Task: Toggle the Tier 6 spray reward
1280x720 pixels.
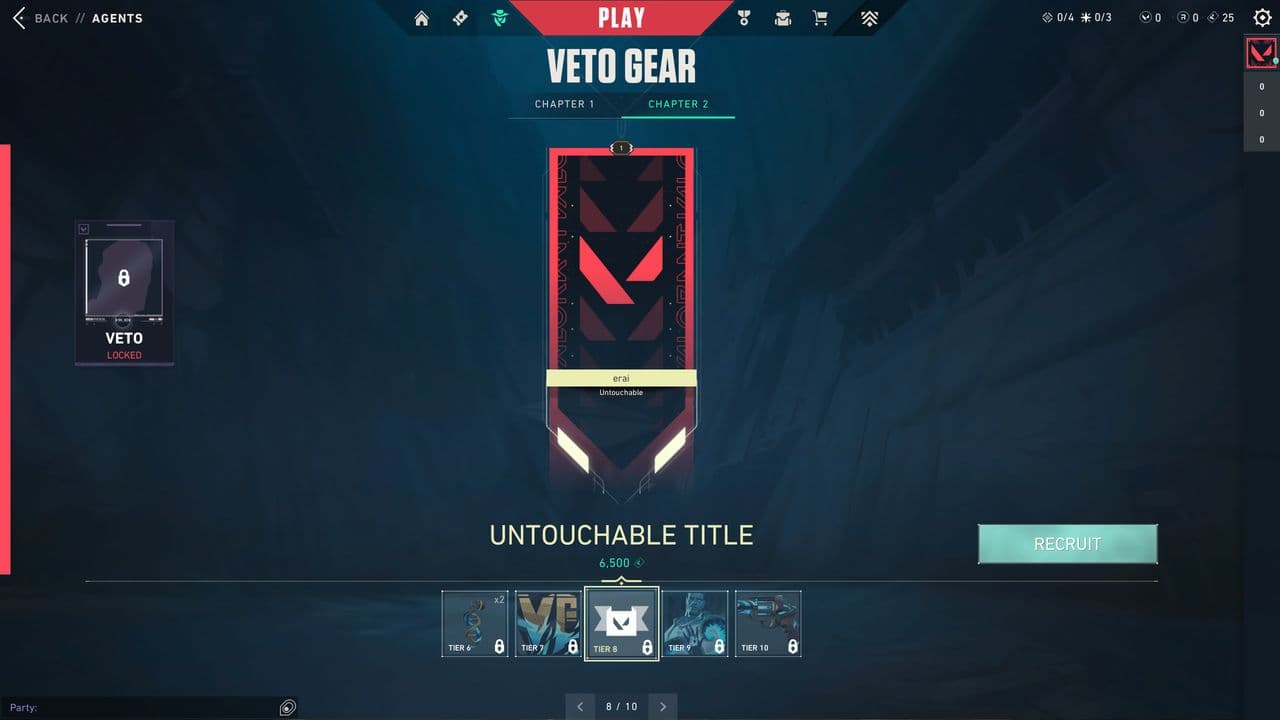Action: coord(474,622)
